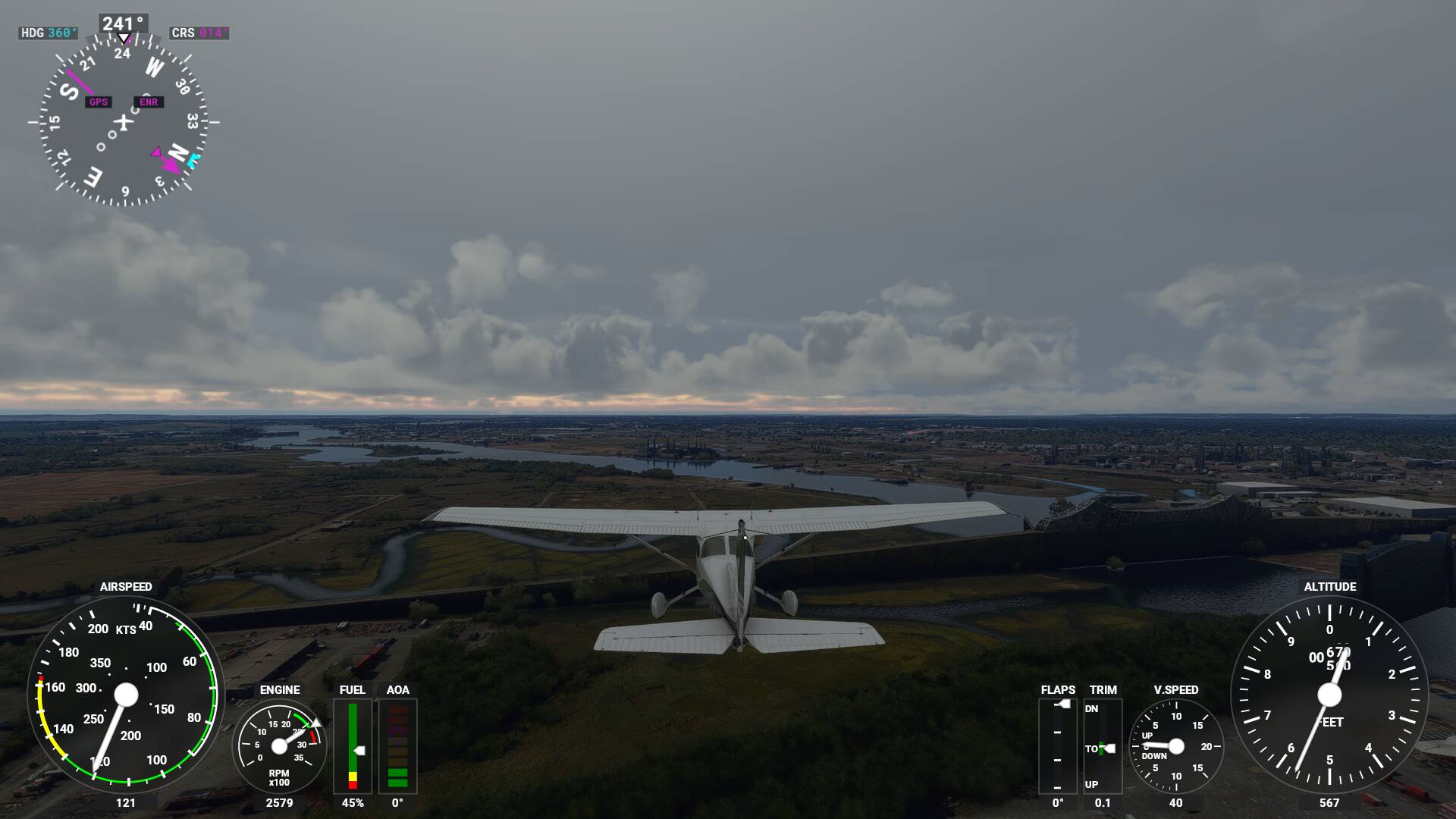This screenshot has width=1456, height=819.
Task: Click the cyan heading bug on compass
Action: click(x=192, y=159)
